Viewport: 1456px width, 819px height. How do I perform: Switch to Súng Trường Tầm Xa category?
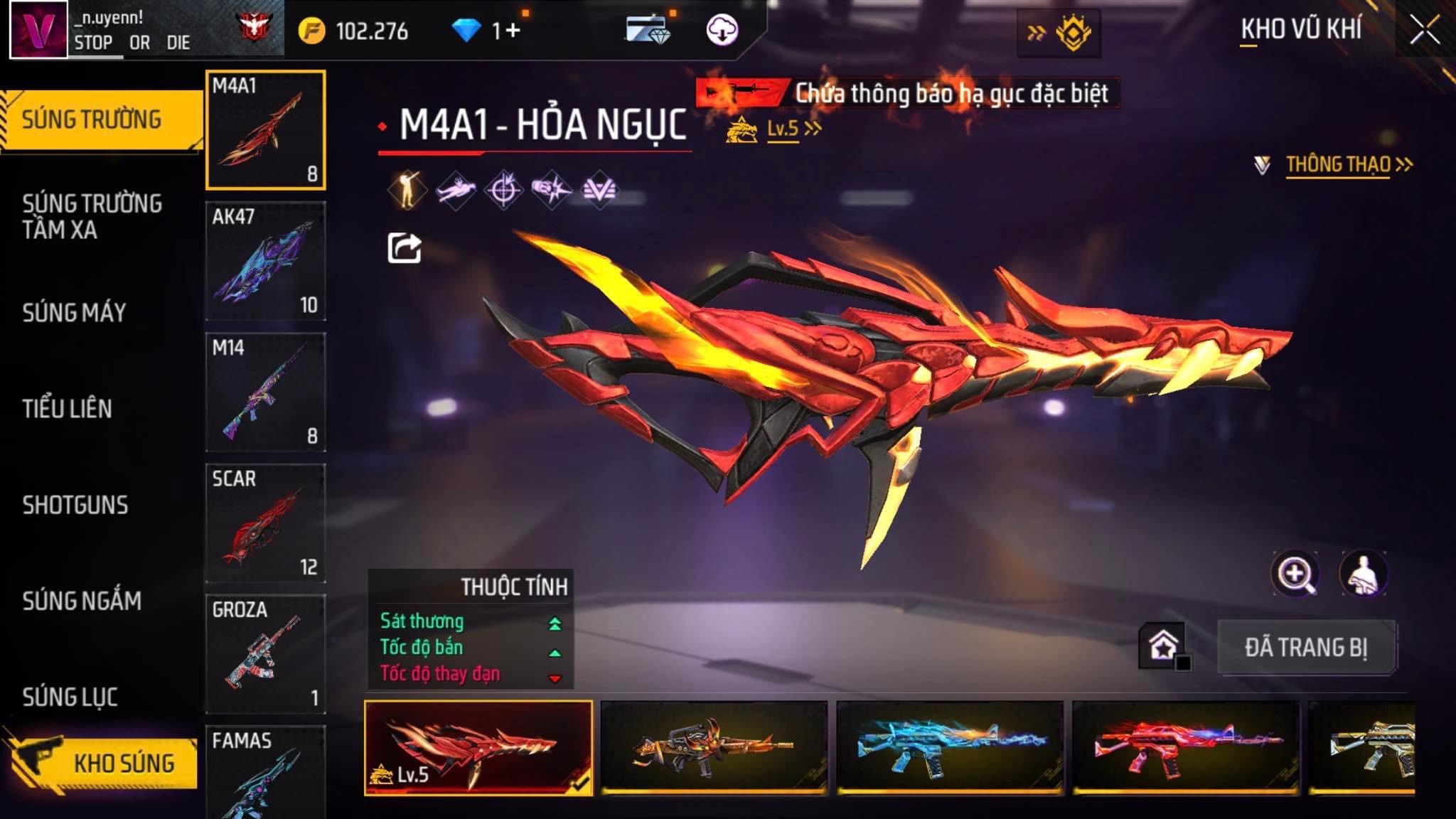coord(92,216)
